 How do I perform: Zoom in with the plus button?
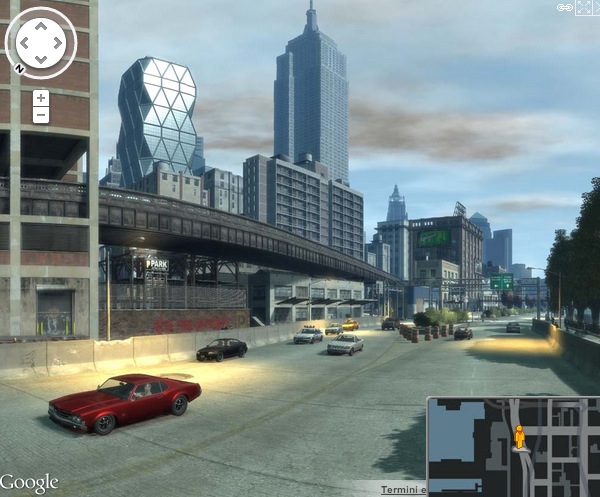point(41,98)
